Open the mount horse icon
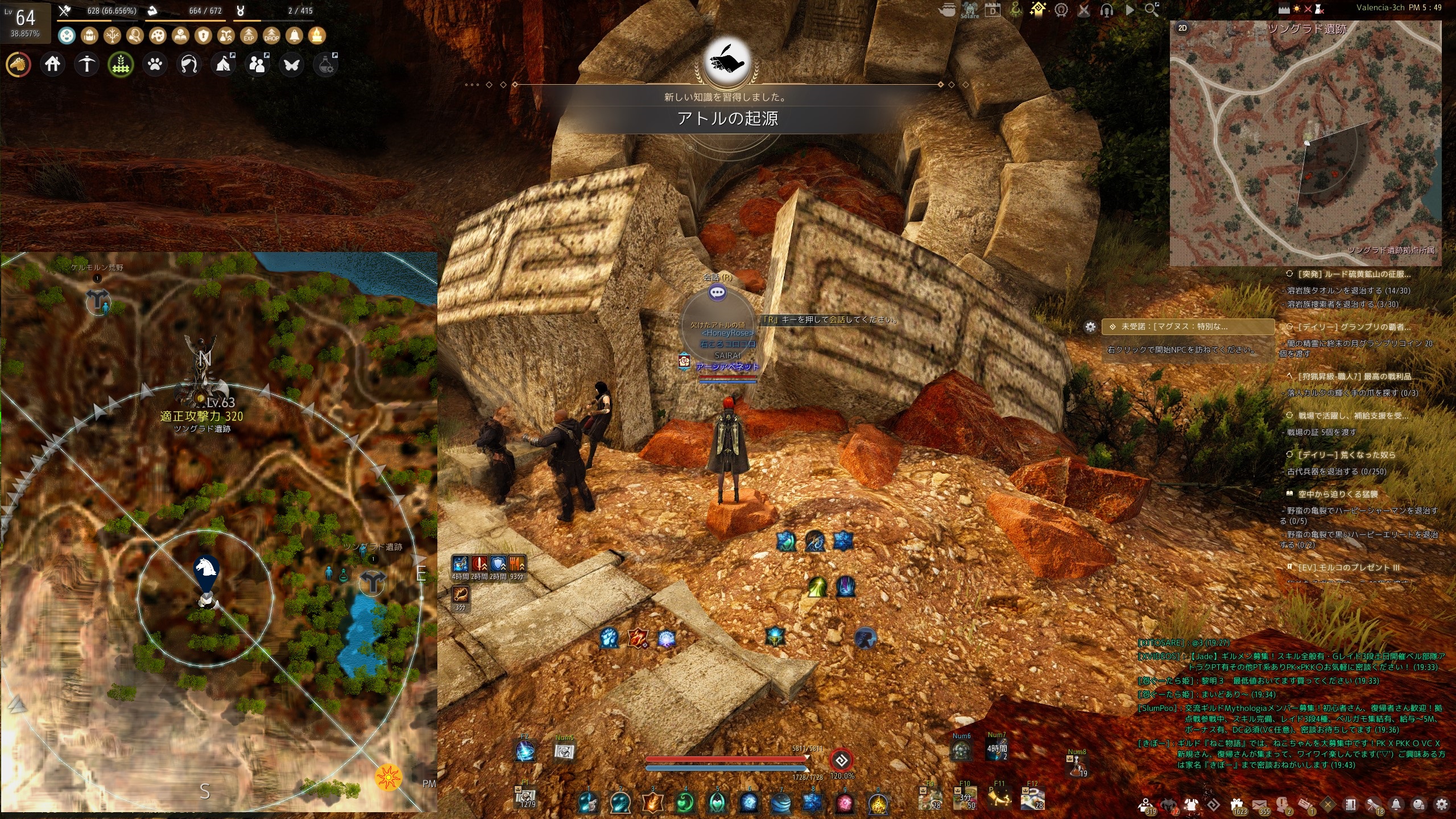This screenshot has height=819, width=1456. click(18, 65)
